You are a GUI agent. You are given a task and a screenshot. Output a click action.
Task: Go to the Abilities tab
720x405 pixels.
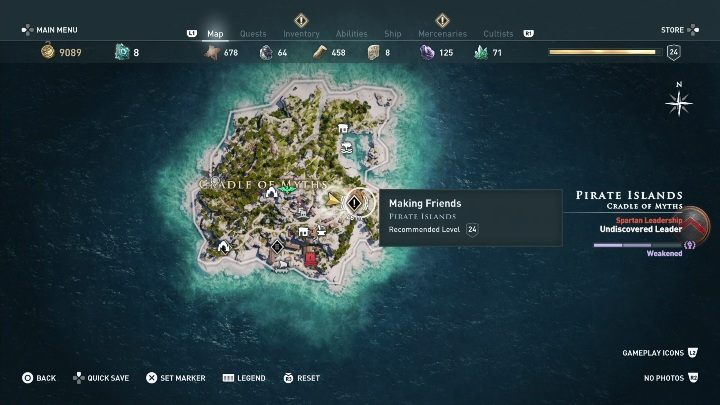pos(351,33)
